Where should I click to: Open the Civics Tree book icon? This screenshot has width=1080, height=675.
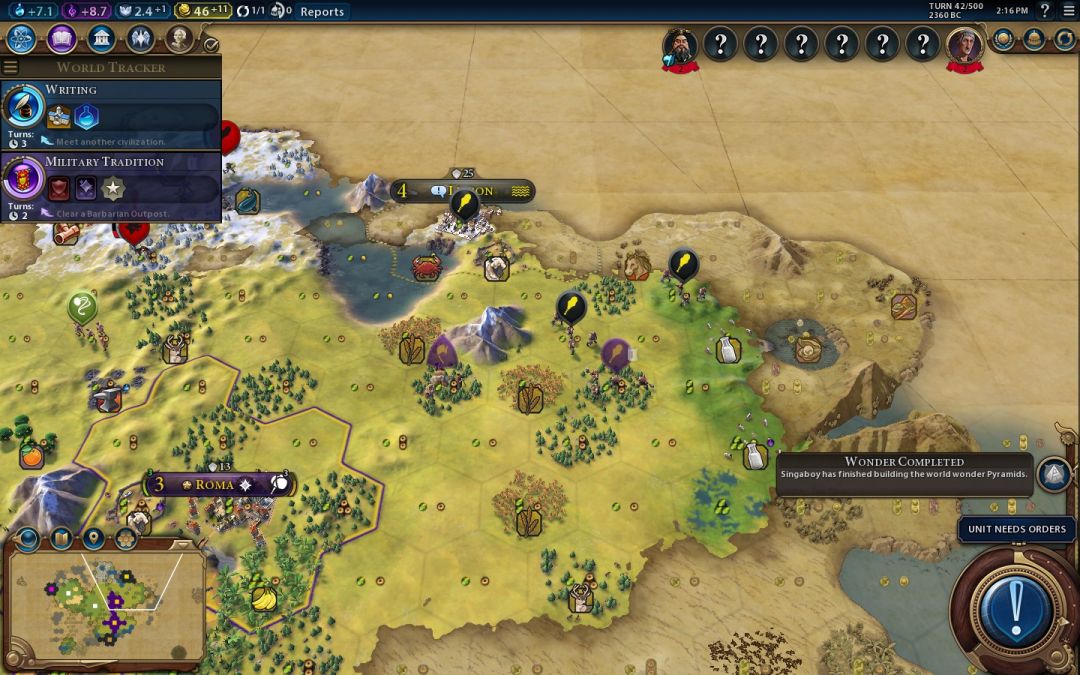coord(61,39)
